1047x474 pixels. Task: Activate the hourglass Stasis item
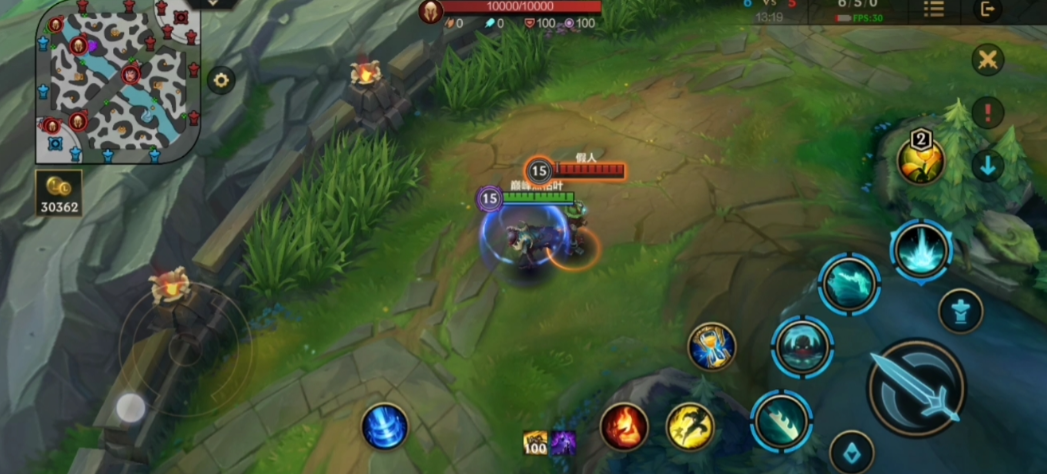coord(712,347)
